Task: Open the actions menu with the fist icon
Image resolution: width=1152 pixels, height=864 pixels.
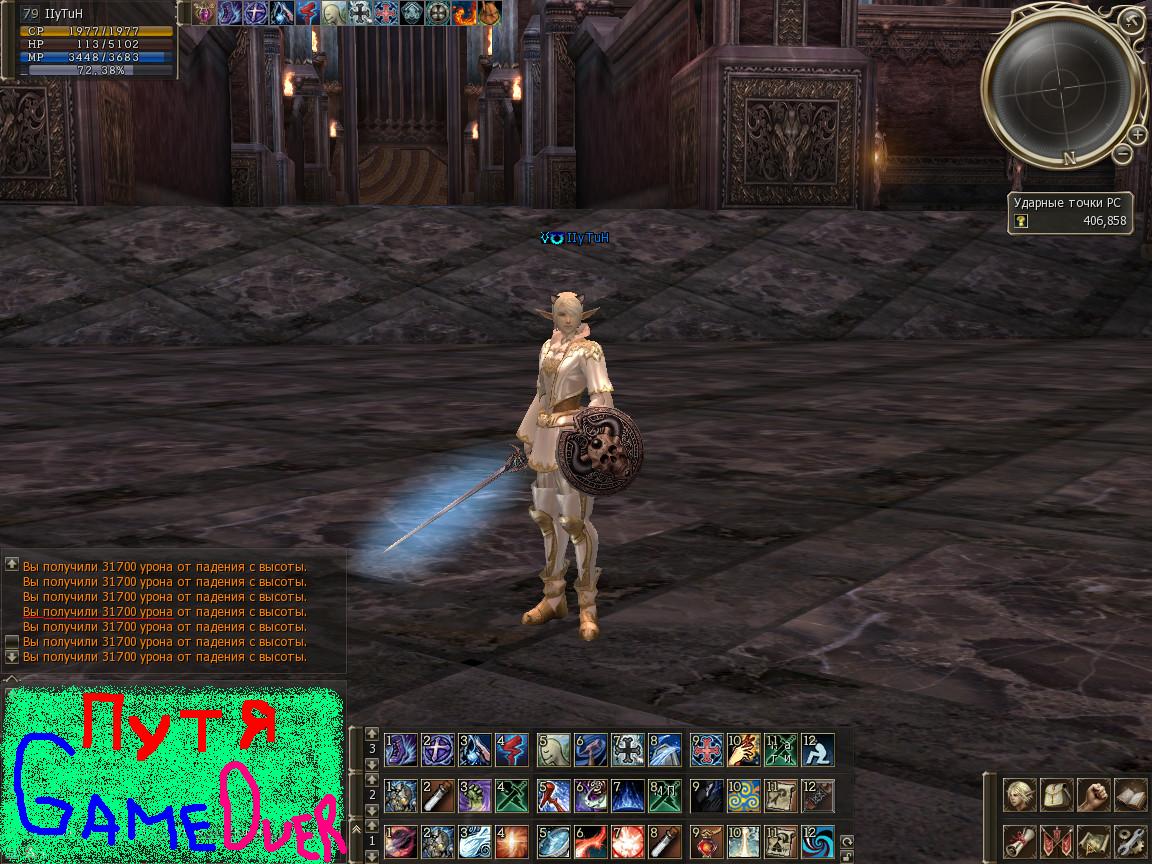Action: point(1093,796)
